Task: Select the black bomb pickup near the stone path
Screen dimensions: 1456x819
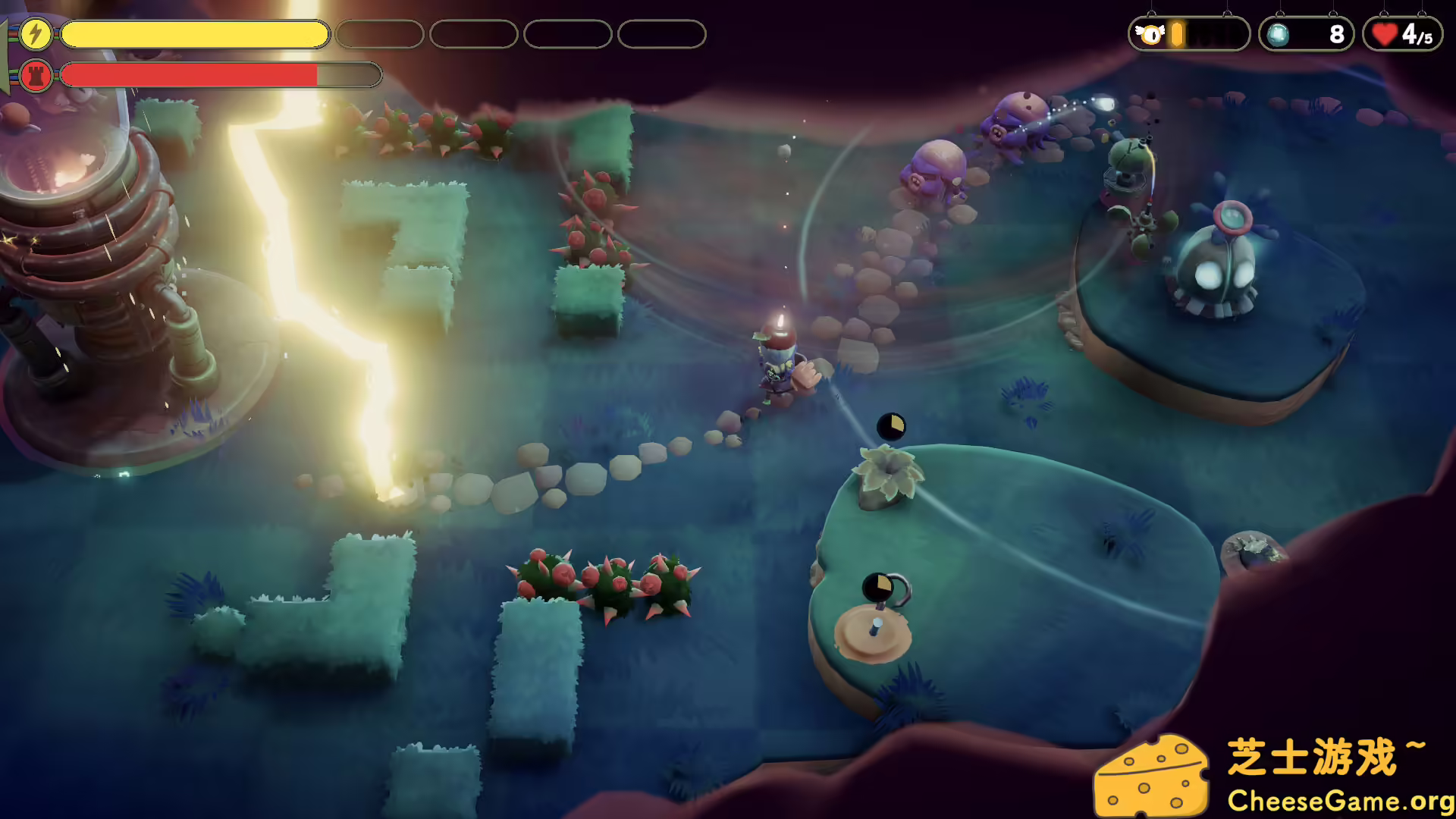Action: [x=892, y=426]
